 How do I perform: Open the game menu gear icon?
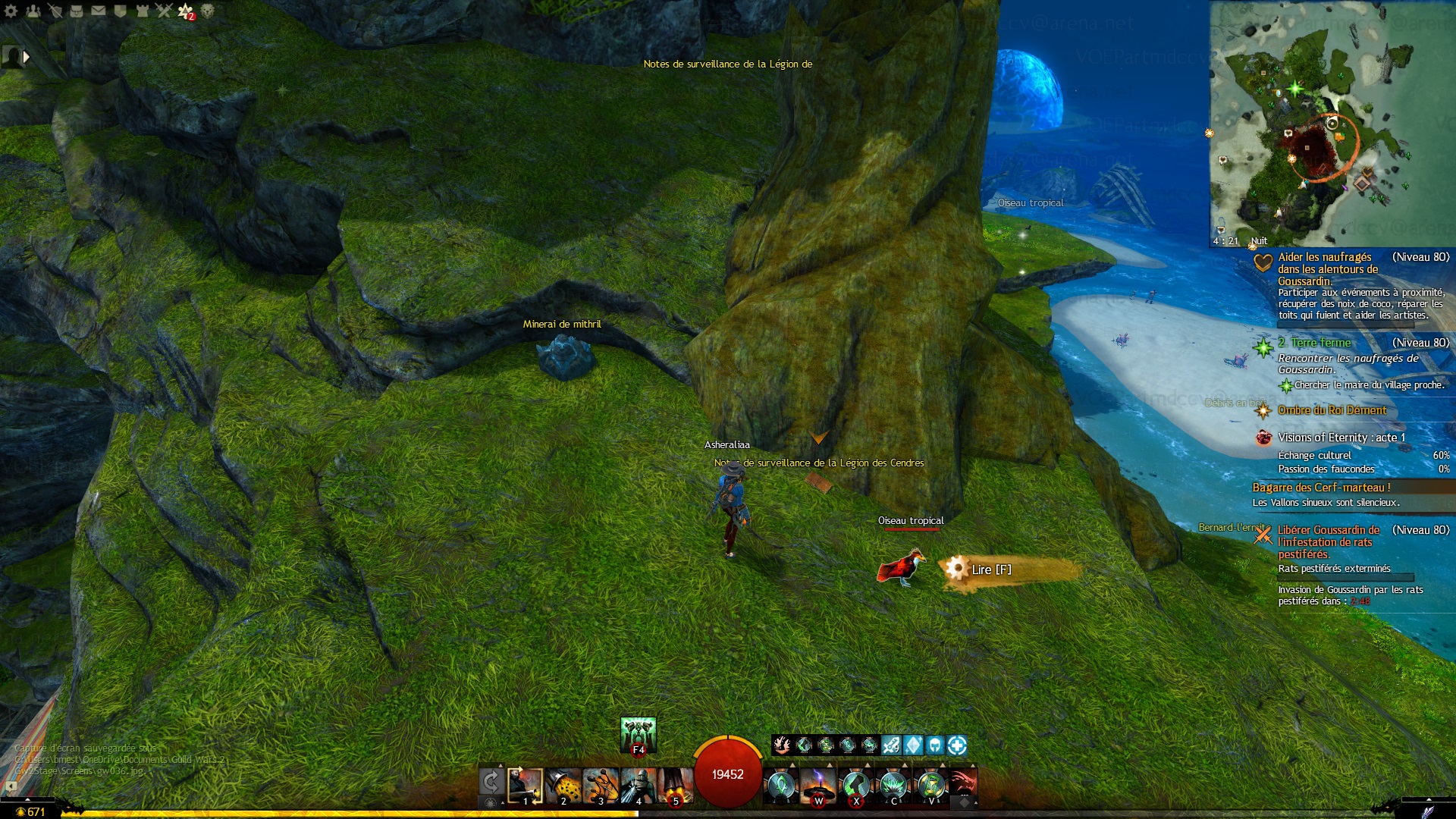11,11
